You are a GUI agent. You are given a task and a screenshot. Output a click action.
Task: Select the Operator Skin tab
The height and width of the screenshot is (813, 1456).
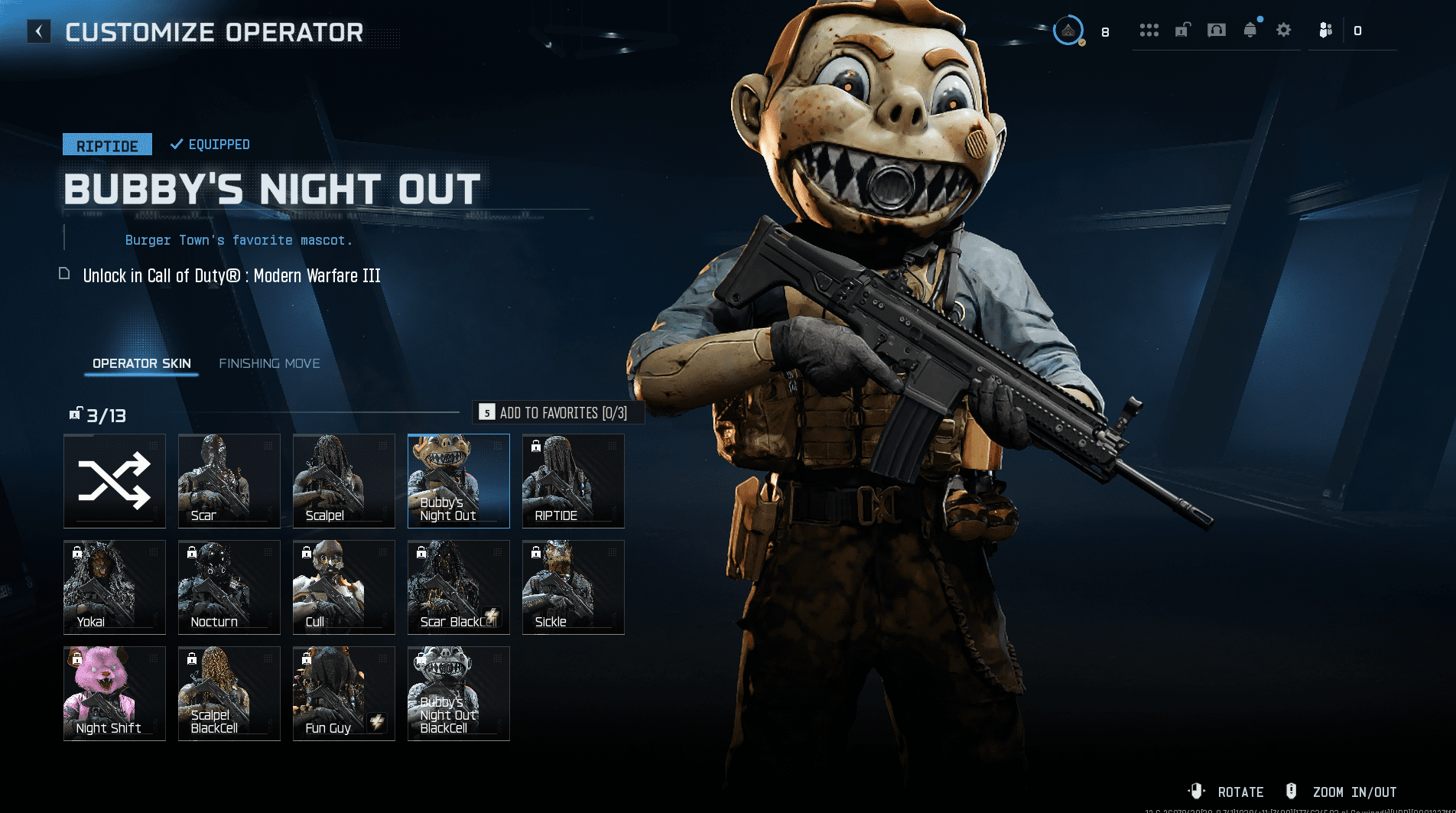[141, 363]
